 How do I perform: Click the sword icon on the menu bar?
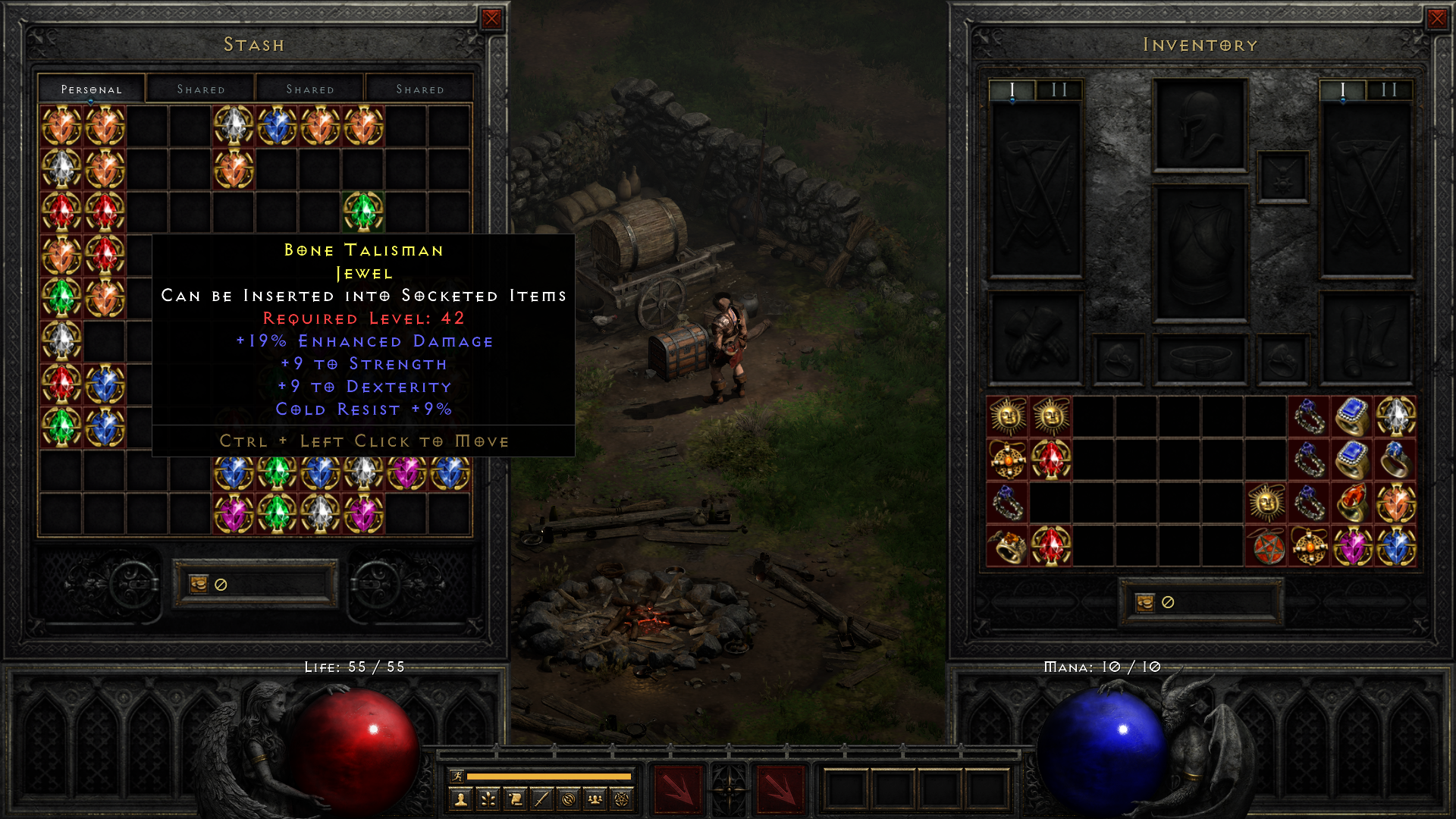543,799
